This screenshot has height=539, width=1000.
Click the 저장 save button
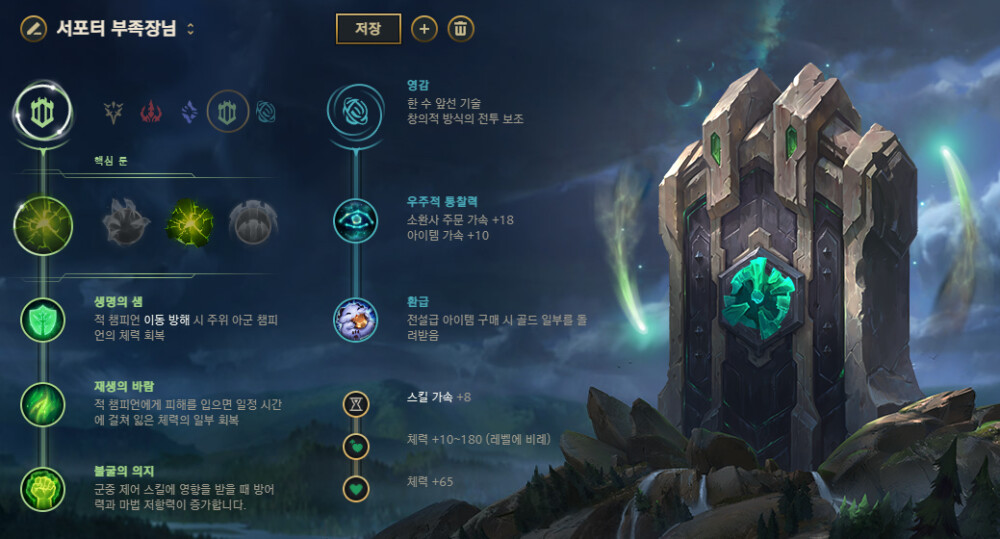(368, 29)
